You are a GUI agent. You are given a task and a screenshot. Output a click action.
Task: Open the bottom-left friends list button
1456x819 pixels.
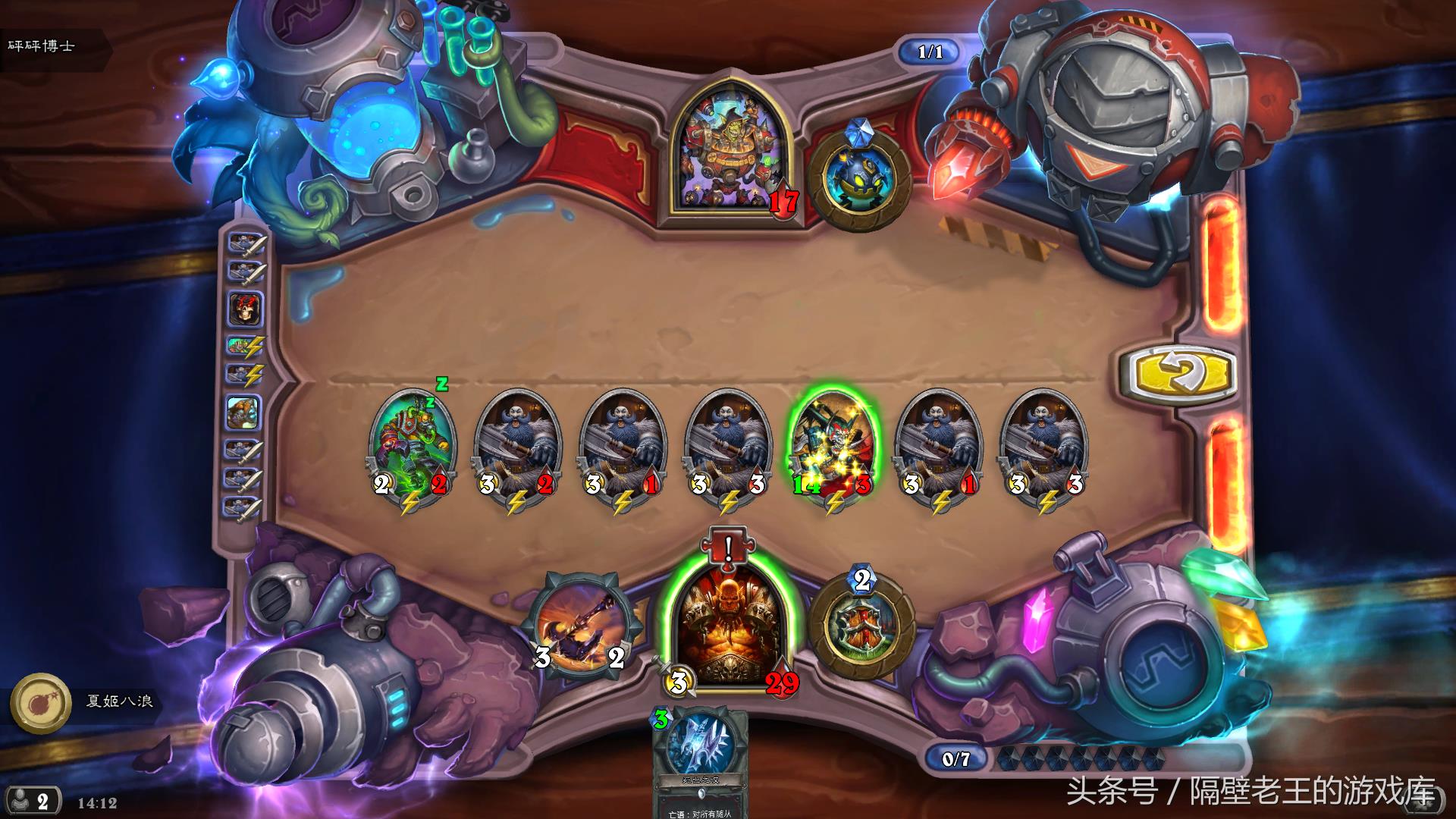[x=31, y=801]
